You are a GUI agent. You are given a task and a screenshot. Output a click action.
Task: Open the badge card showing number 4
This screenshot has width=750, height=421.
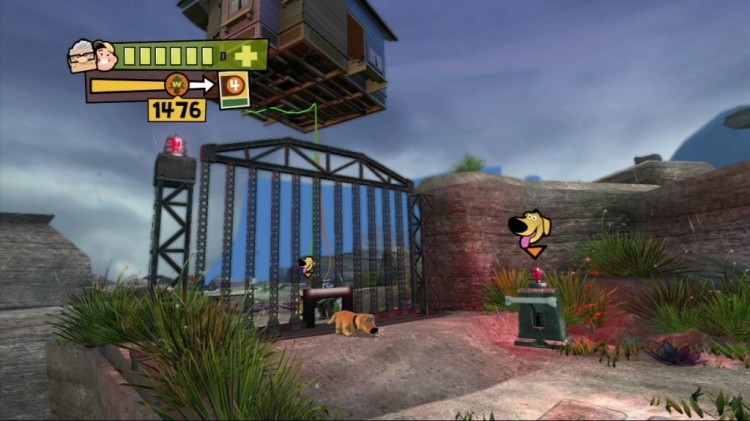234,88
